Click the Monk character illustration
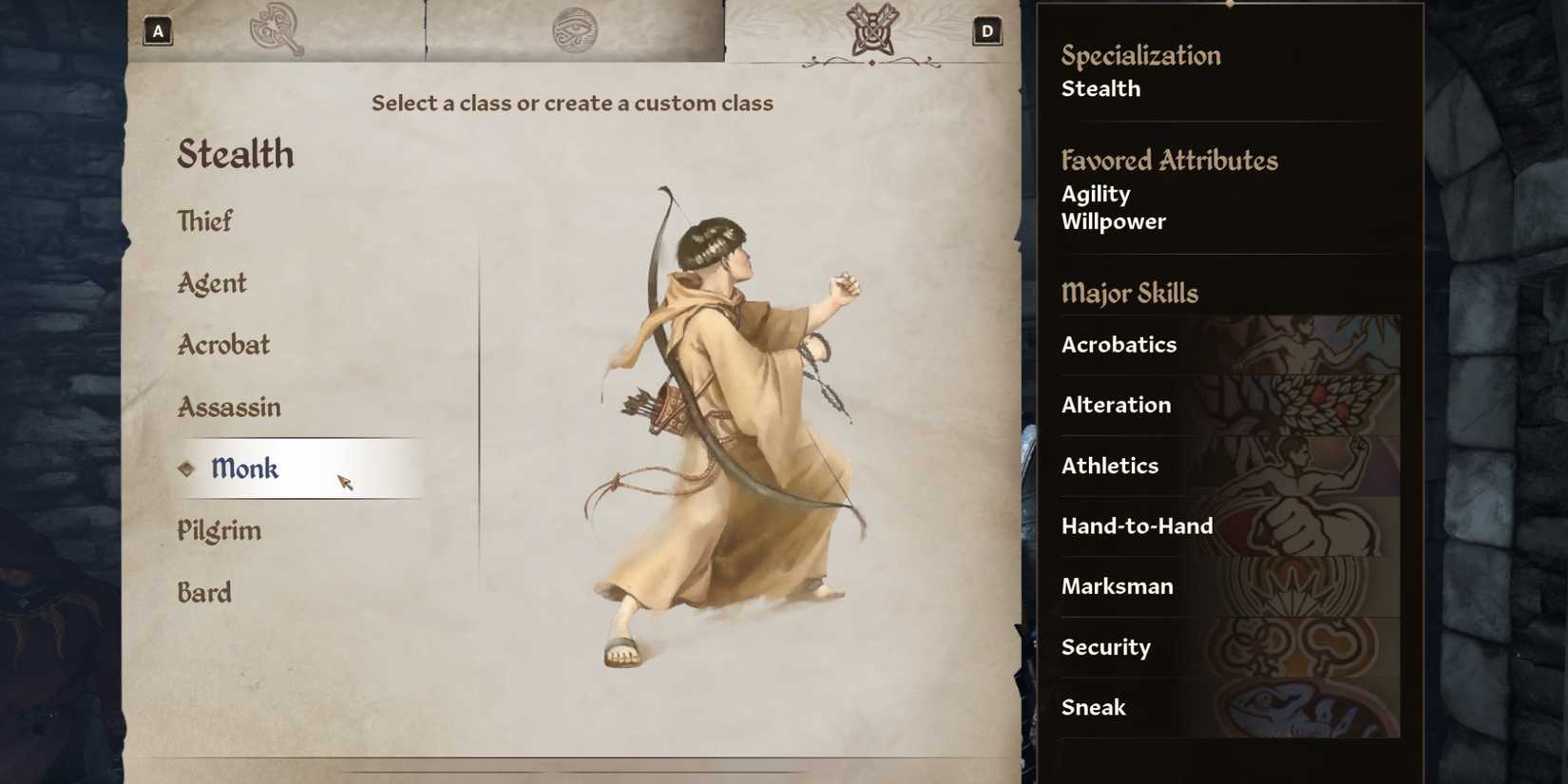 pyautogui.click(x=732, y=428)
